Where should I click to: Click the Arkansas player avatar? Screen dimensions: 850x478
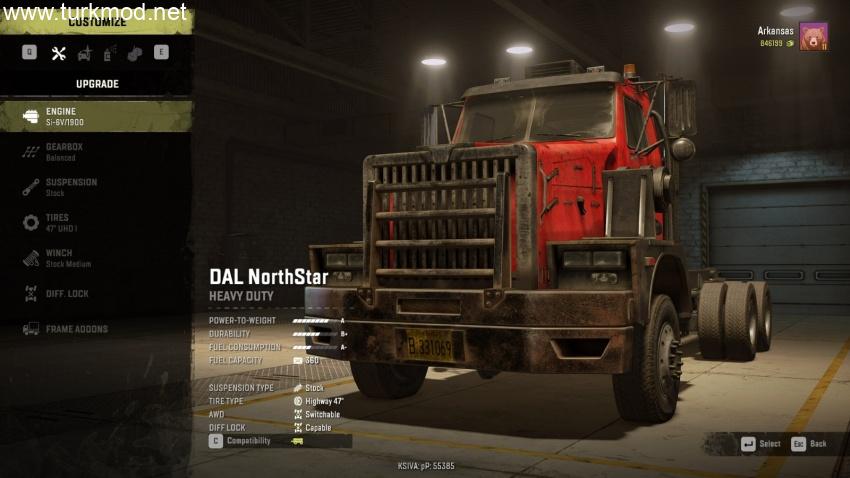click(x=813, y=37)
